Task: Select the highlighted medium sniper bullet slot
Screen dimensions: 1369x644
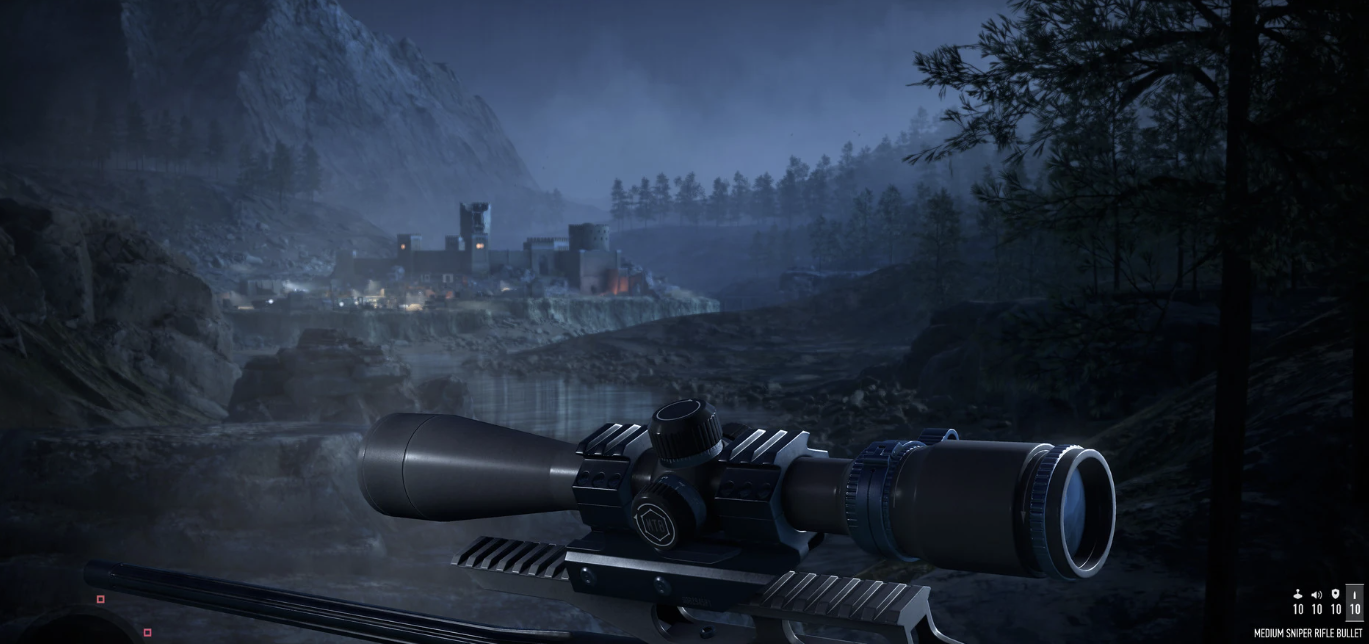Action: pos(1355,601)
